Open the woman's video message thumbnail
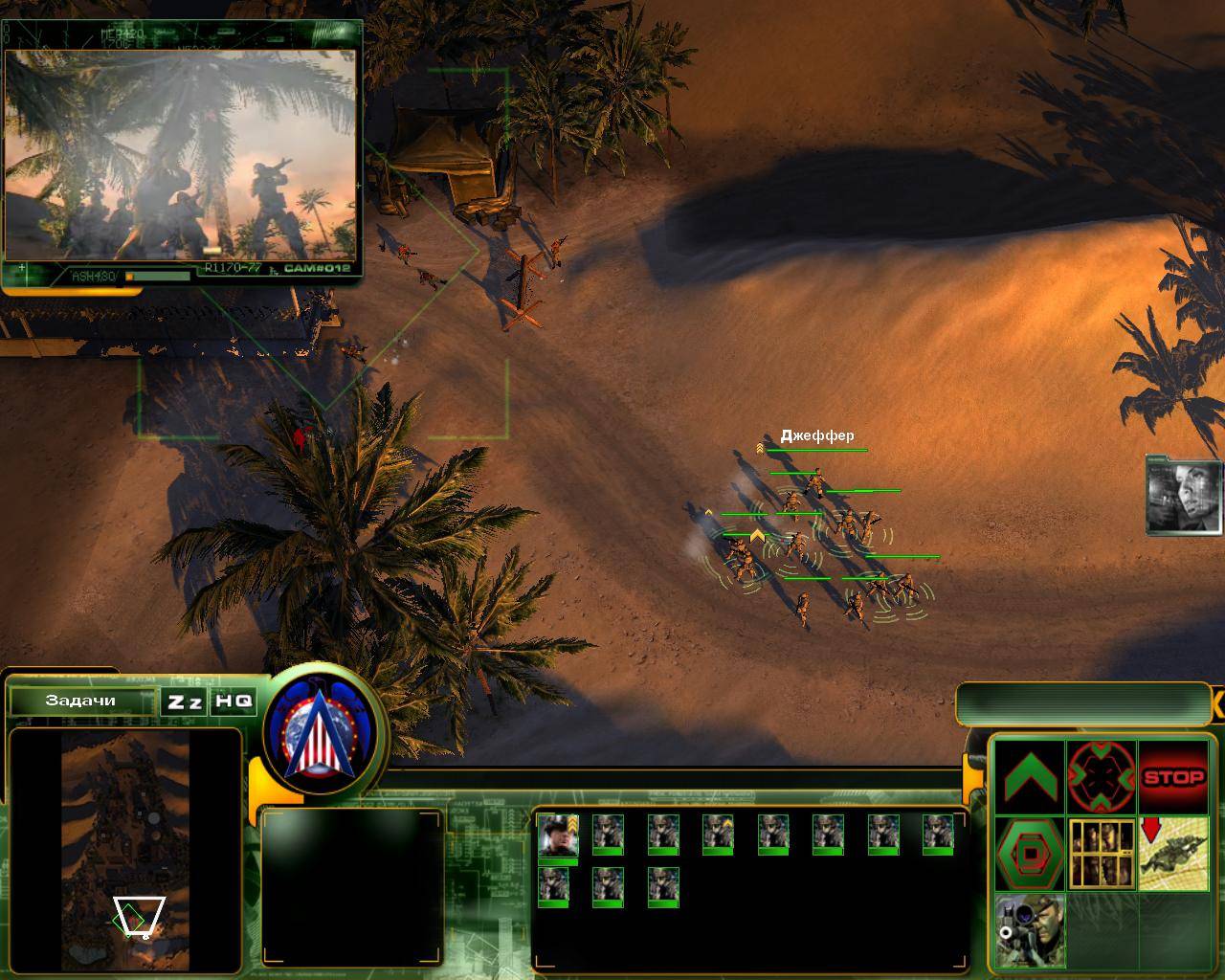 click(1185, 494)
